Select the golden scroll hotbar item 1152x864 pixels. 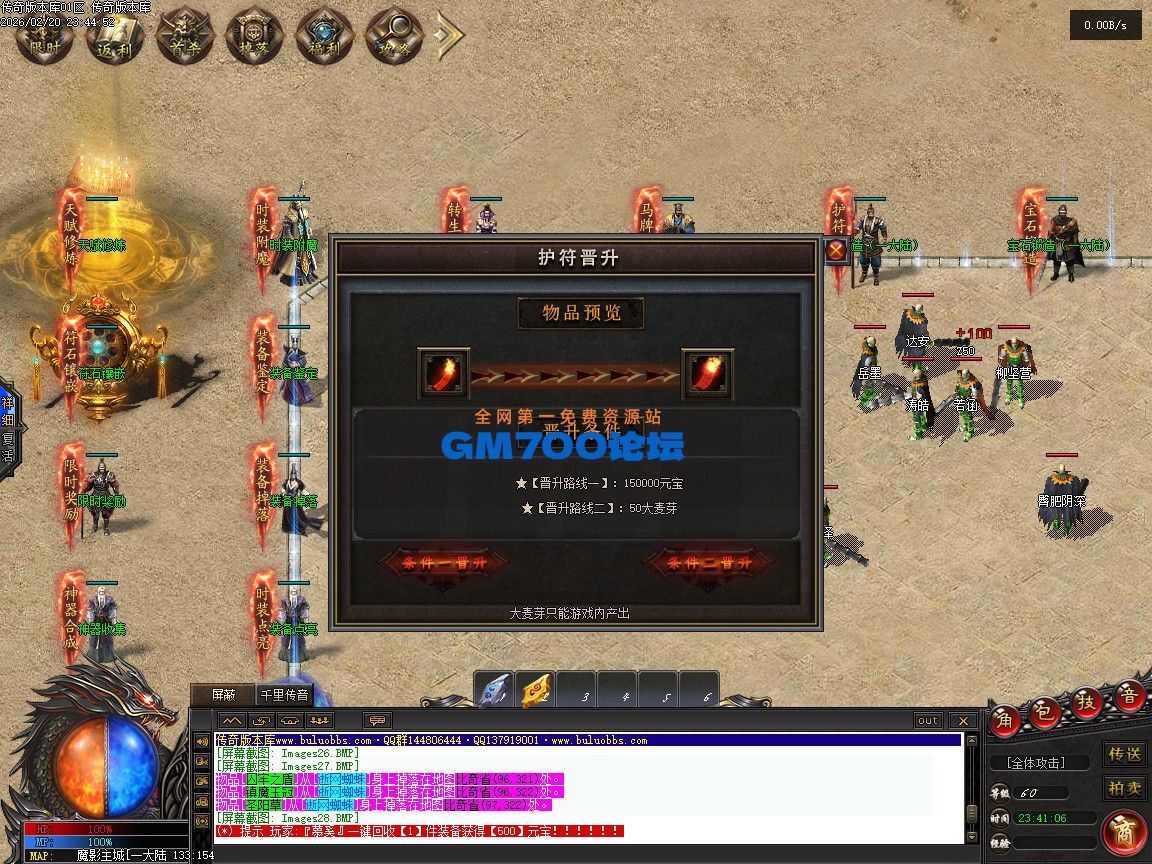point(537,690)
